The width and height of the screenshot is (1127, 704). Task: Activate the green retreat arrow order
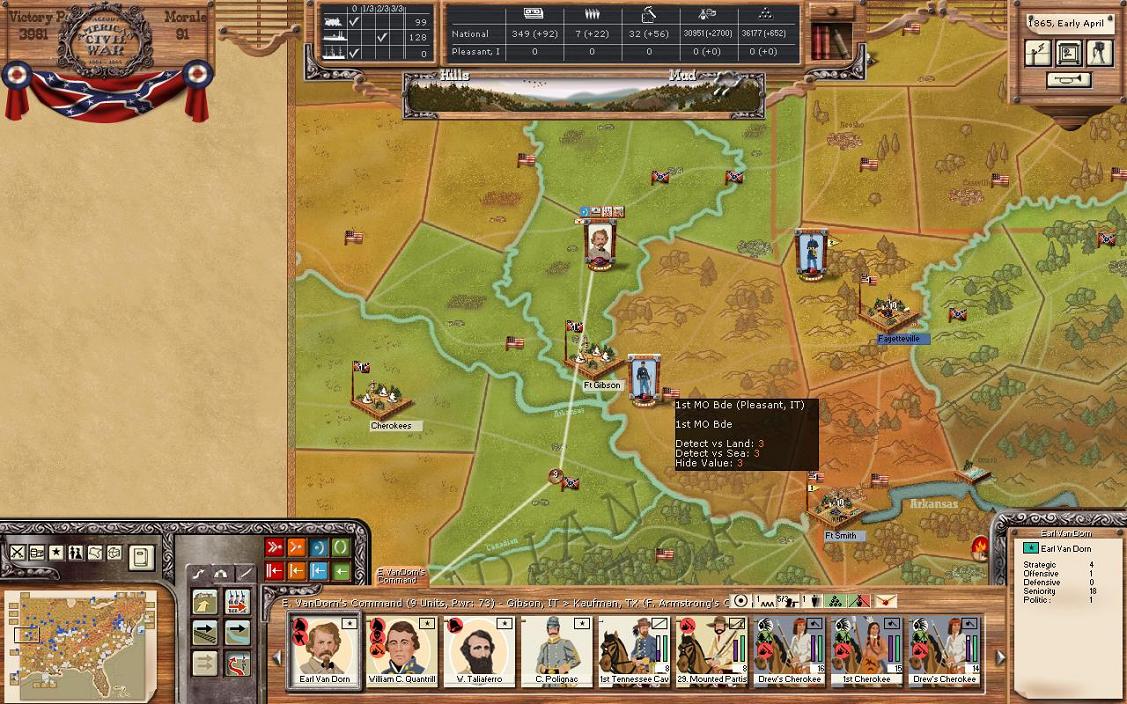341,571
